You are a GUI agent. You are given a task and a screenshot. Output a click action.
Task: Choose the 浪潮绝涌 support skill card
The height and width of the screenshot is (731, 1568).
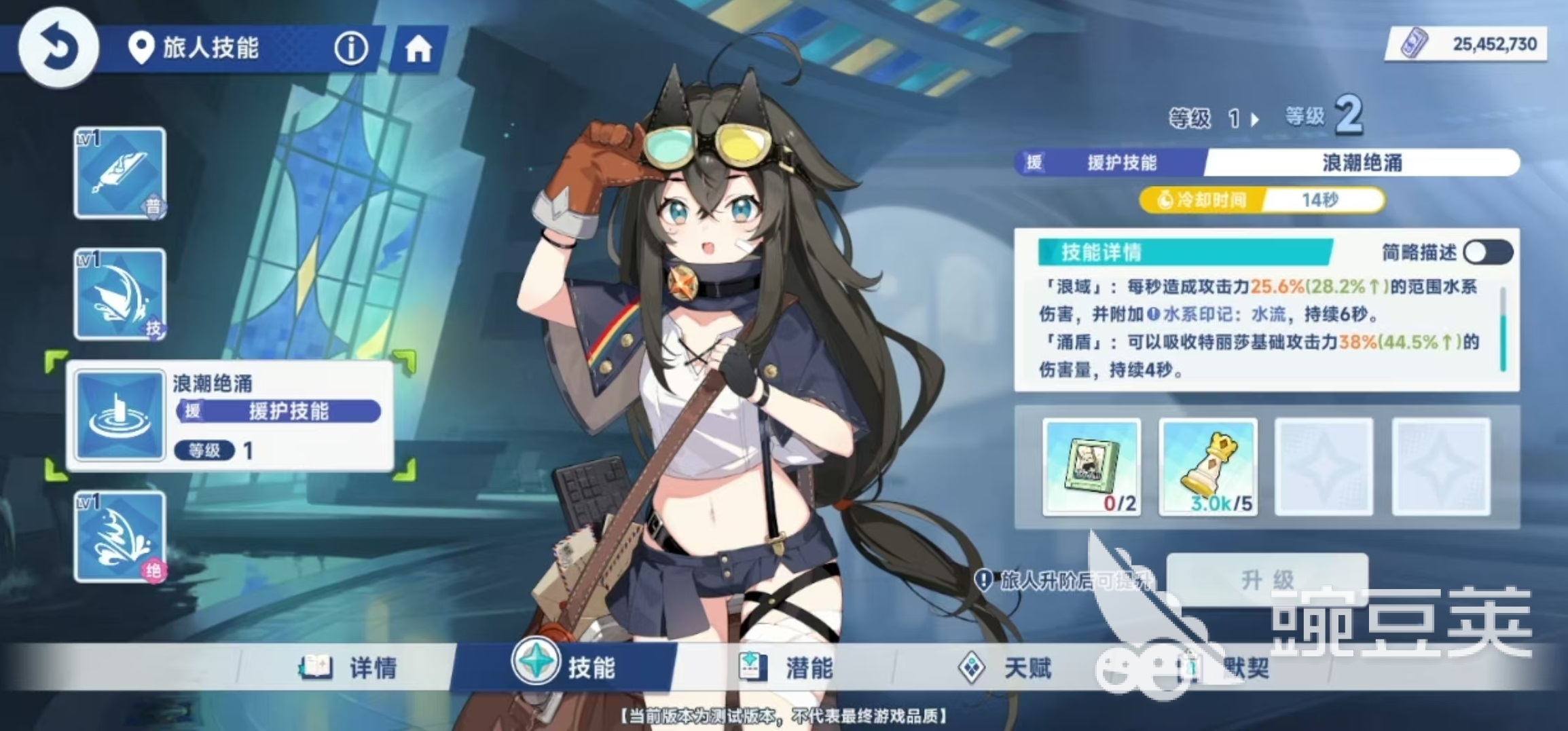[x=231, y=416]
